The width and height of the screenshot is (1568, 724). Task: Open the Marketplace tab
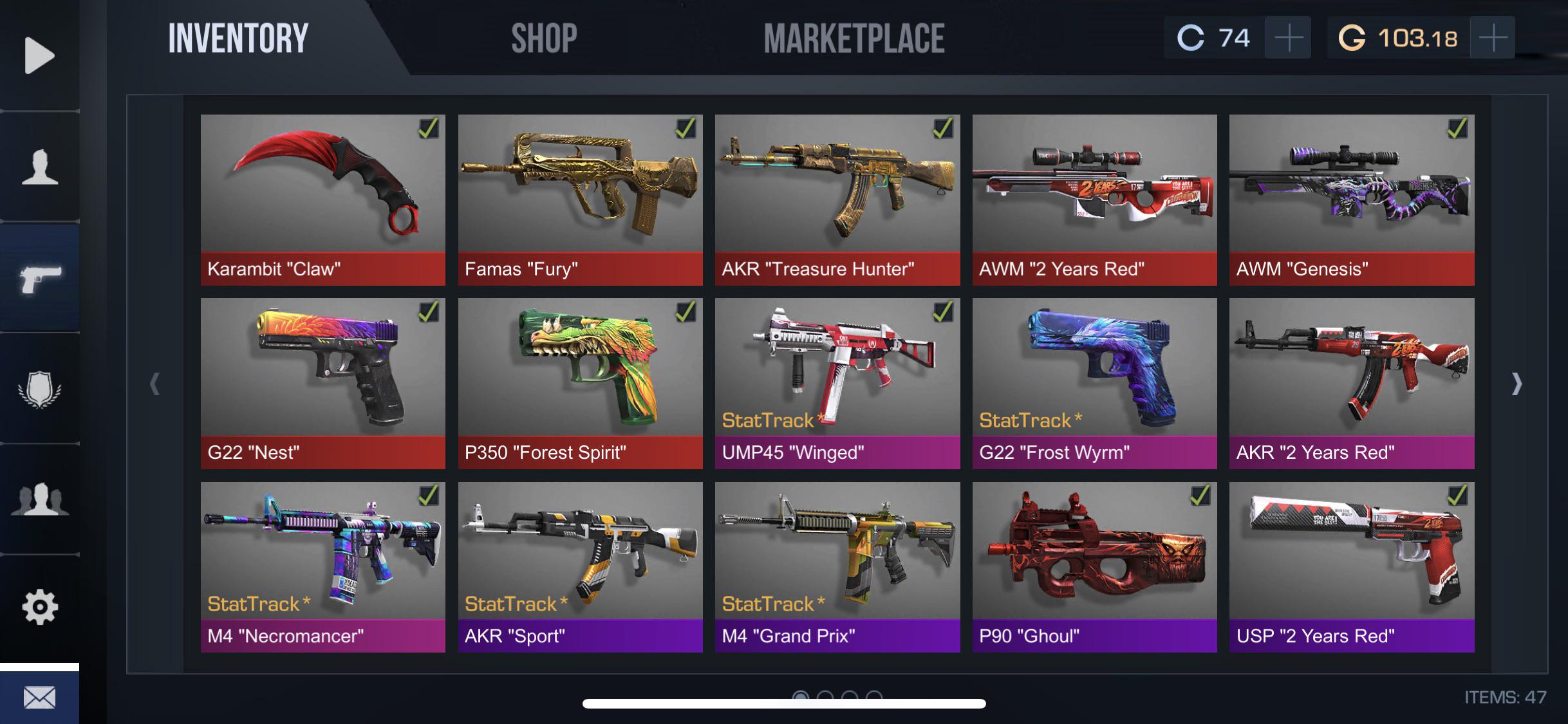(854, 39)
